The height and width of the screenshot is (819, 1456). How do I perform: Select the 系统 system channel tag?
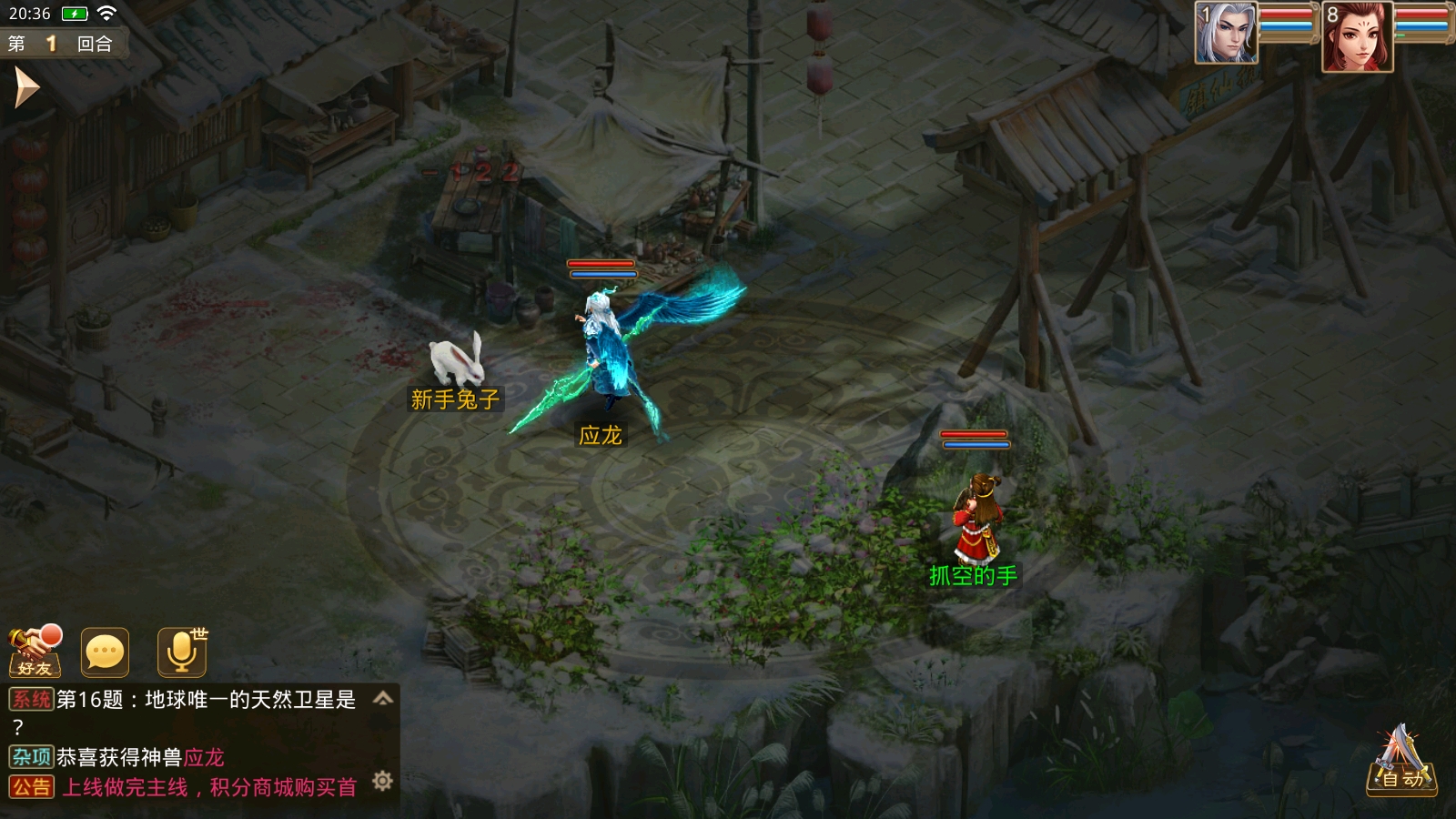(30, 698)
